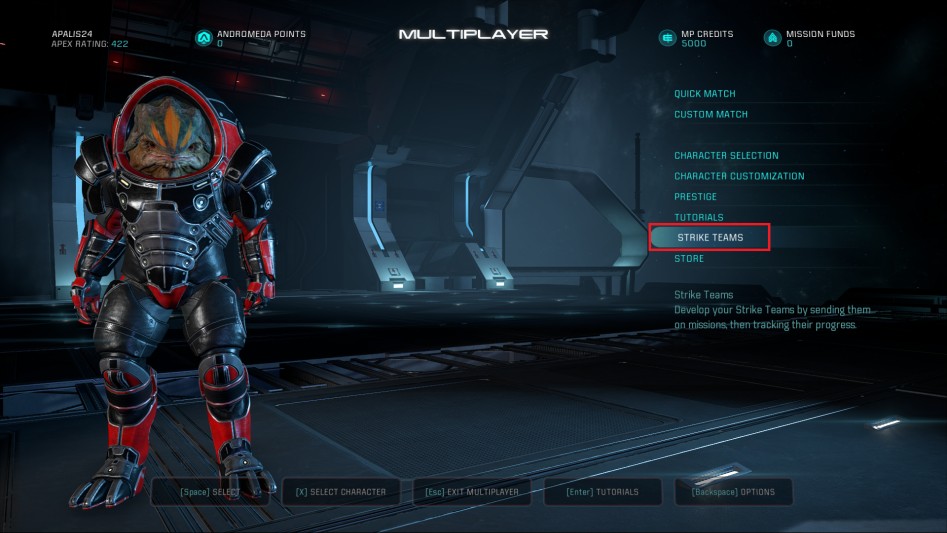Choose the highlighted Strike Teams entry
Viewport: 947px width, 533px height.
710,238
